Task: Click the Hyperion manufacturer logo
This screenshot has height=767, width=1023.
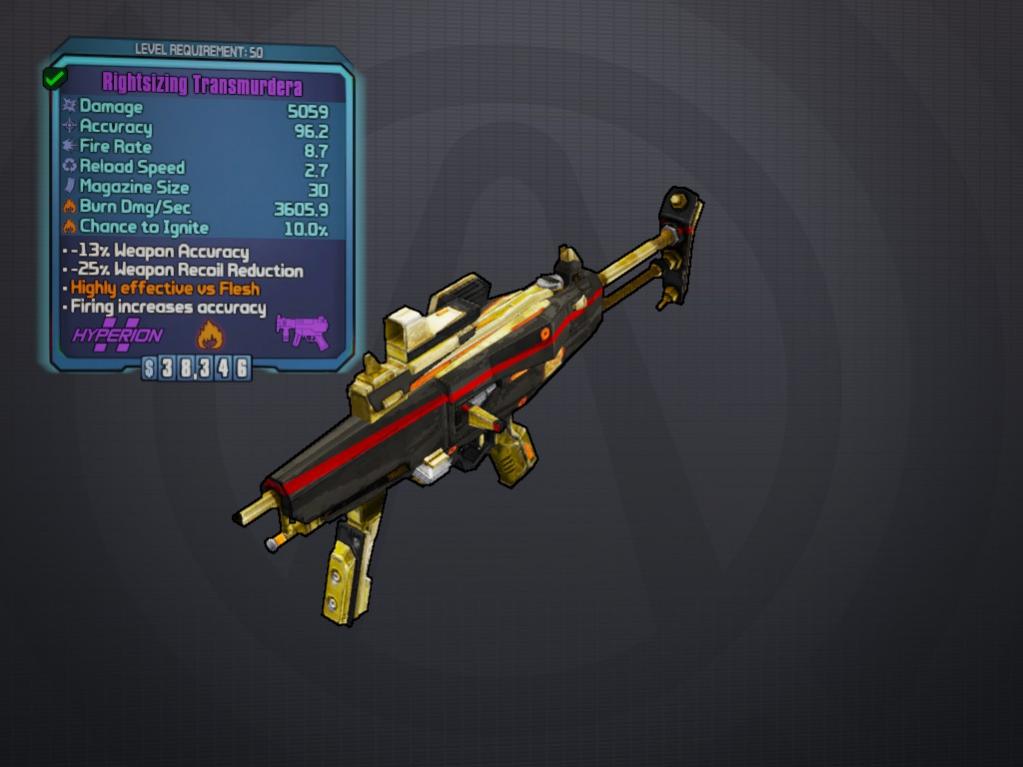Action: click(117, 335)
